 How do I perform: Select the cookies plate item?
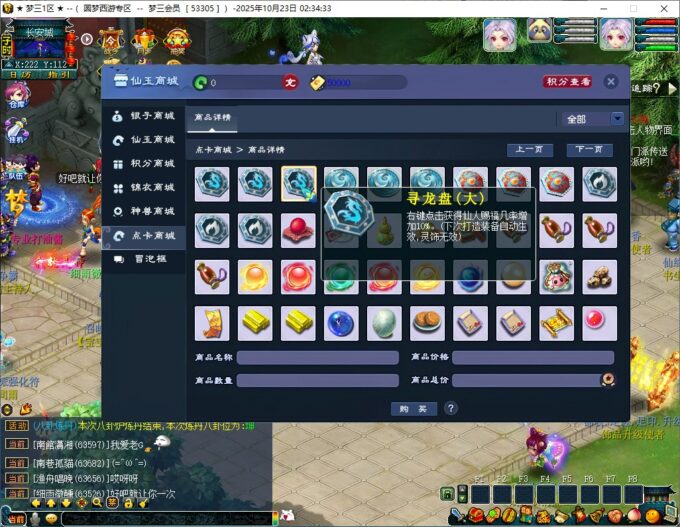click(x=427, y=322)
